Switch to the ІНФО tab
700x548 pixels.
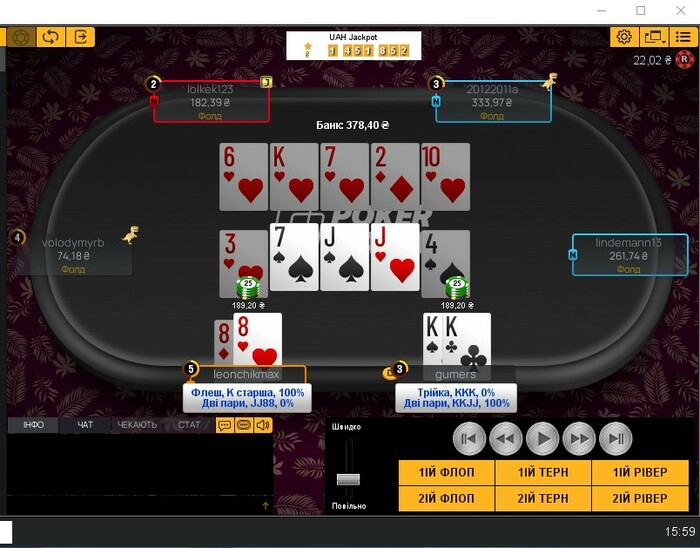click(x=33, y=425)
